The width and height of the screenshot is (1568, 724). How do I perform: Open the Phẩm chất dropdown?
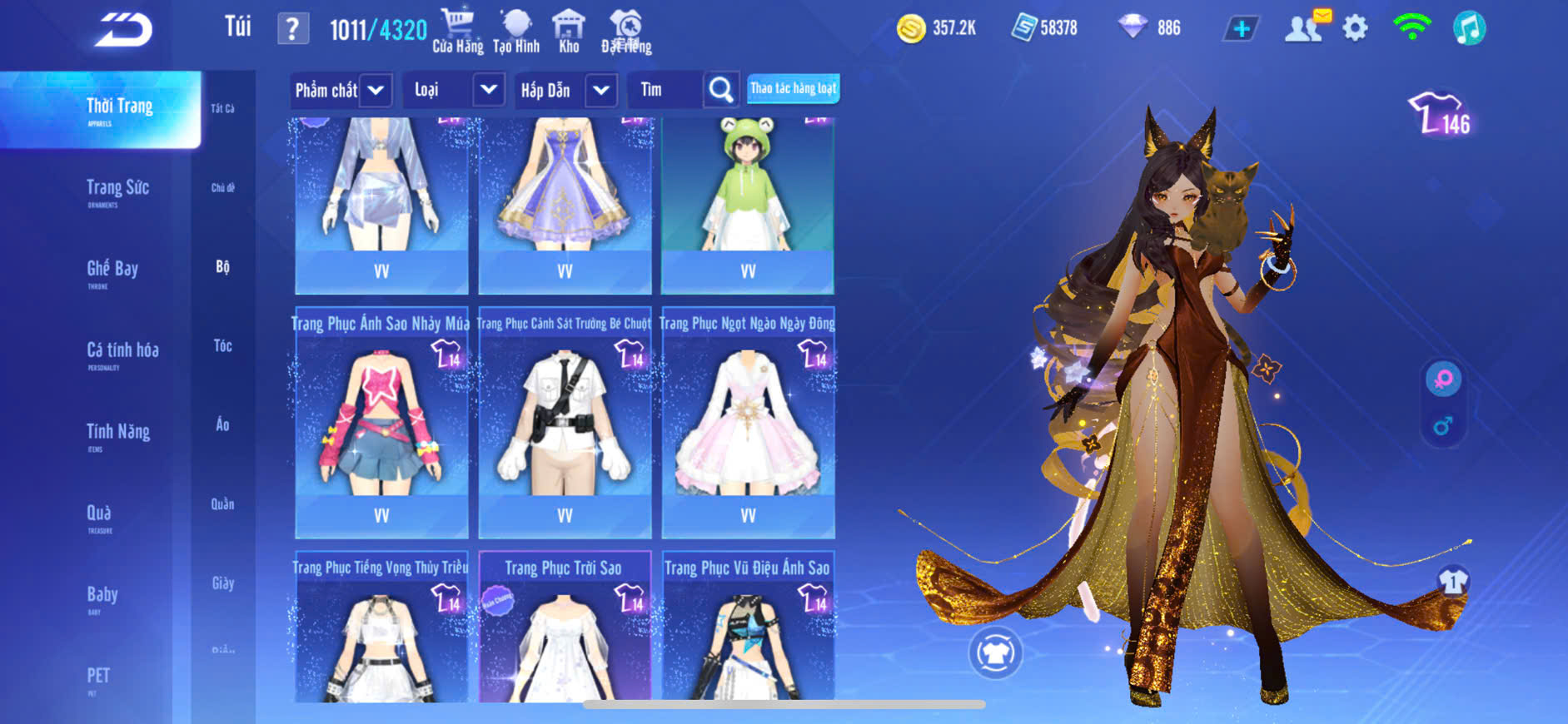pyautogui.click(x=341, y=90)
